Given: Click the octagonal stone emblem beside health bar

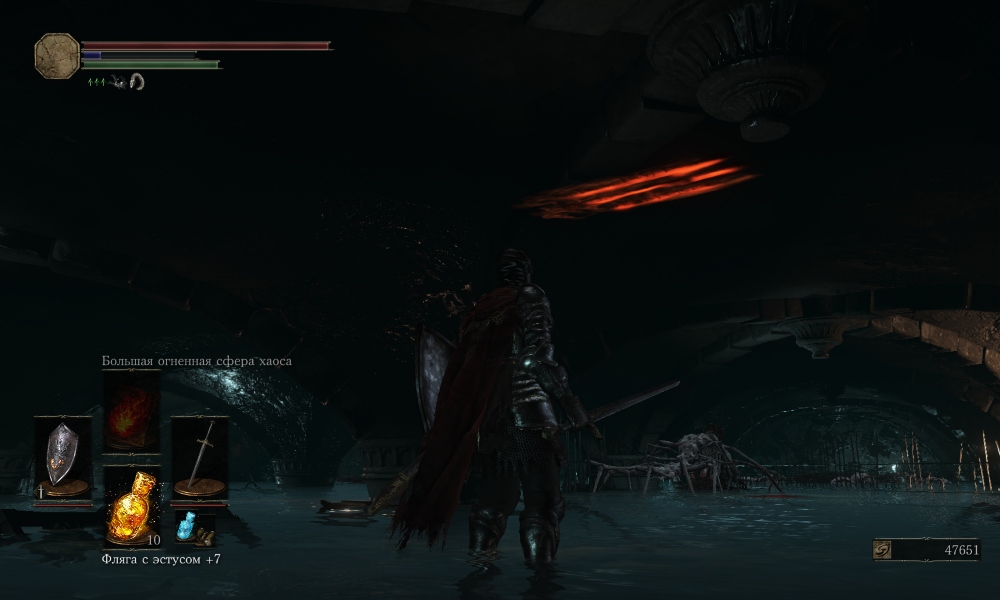Looking at the screenshot, I should click(57, 56).
